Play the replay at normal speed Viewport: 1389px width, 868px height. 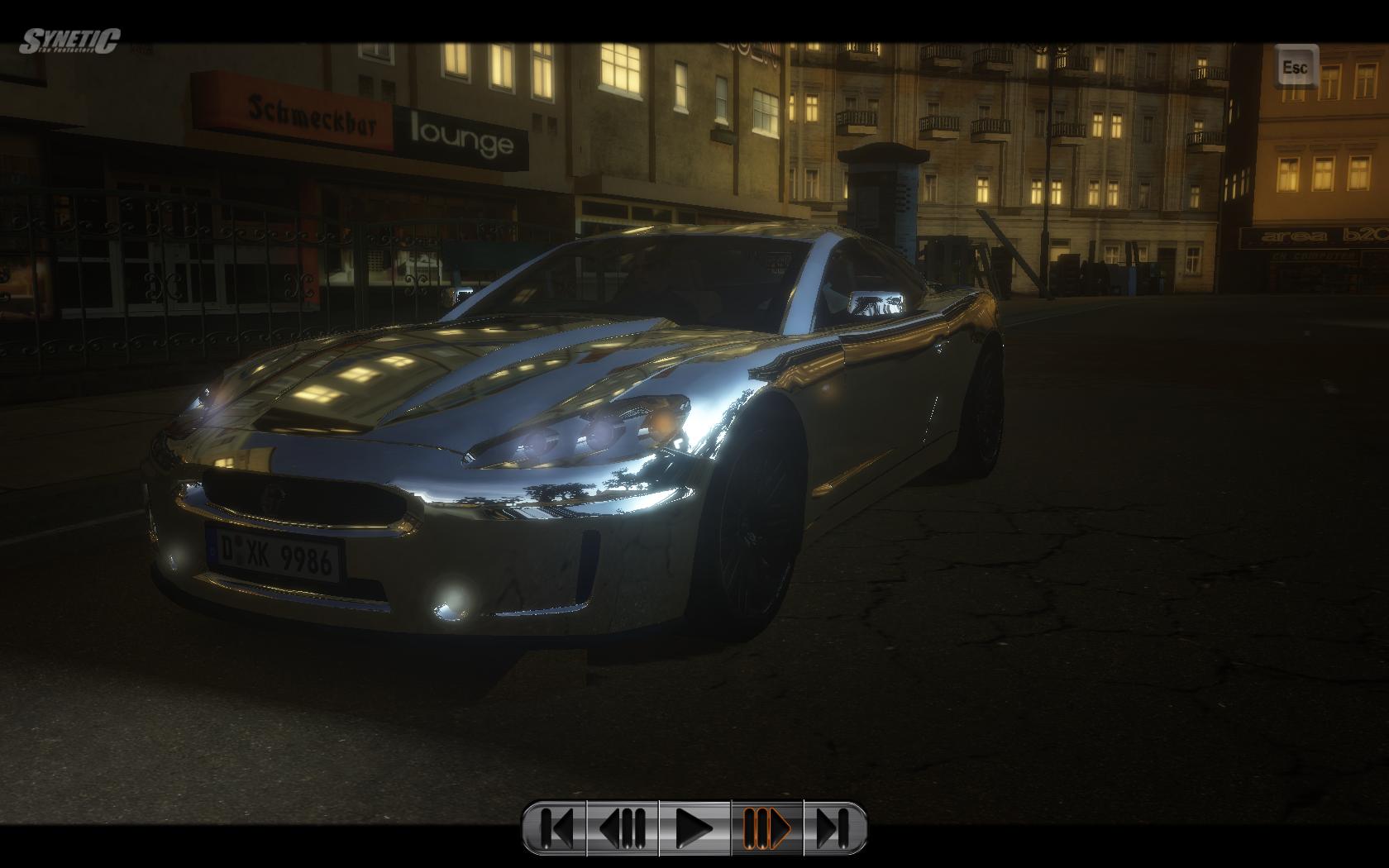694,827
